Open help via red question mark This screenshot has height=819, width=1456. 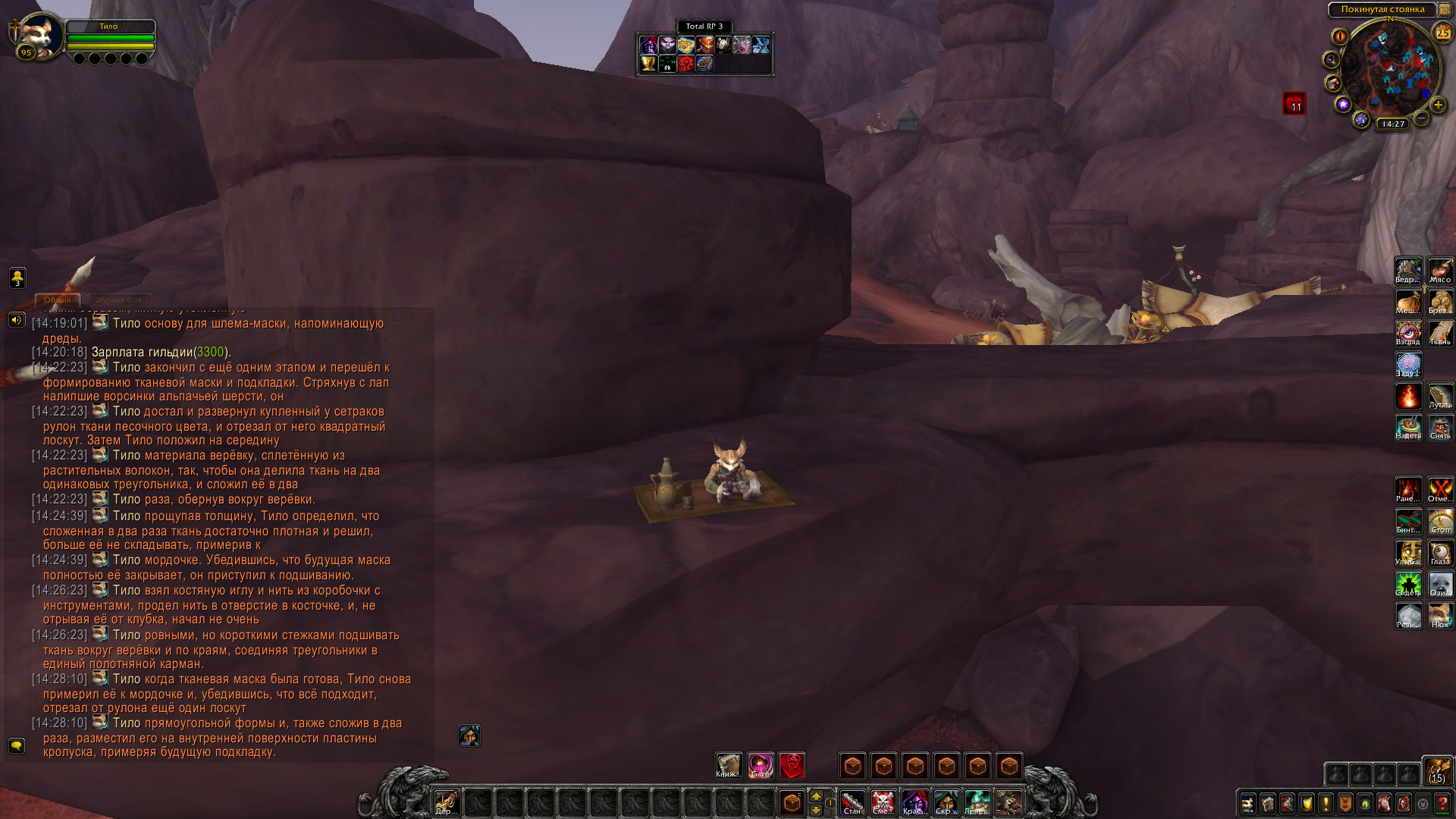(1442, 803)
